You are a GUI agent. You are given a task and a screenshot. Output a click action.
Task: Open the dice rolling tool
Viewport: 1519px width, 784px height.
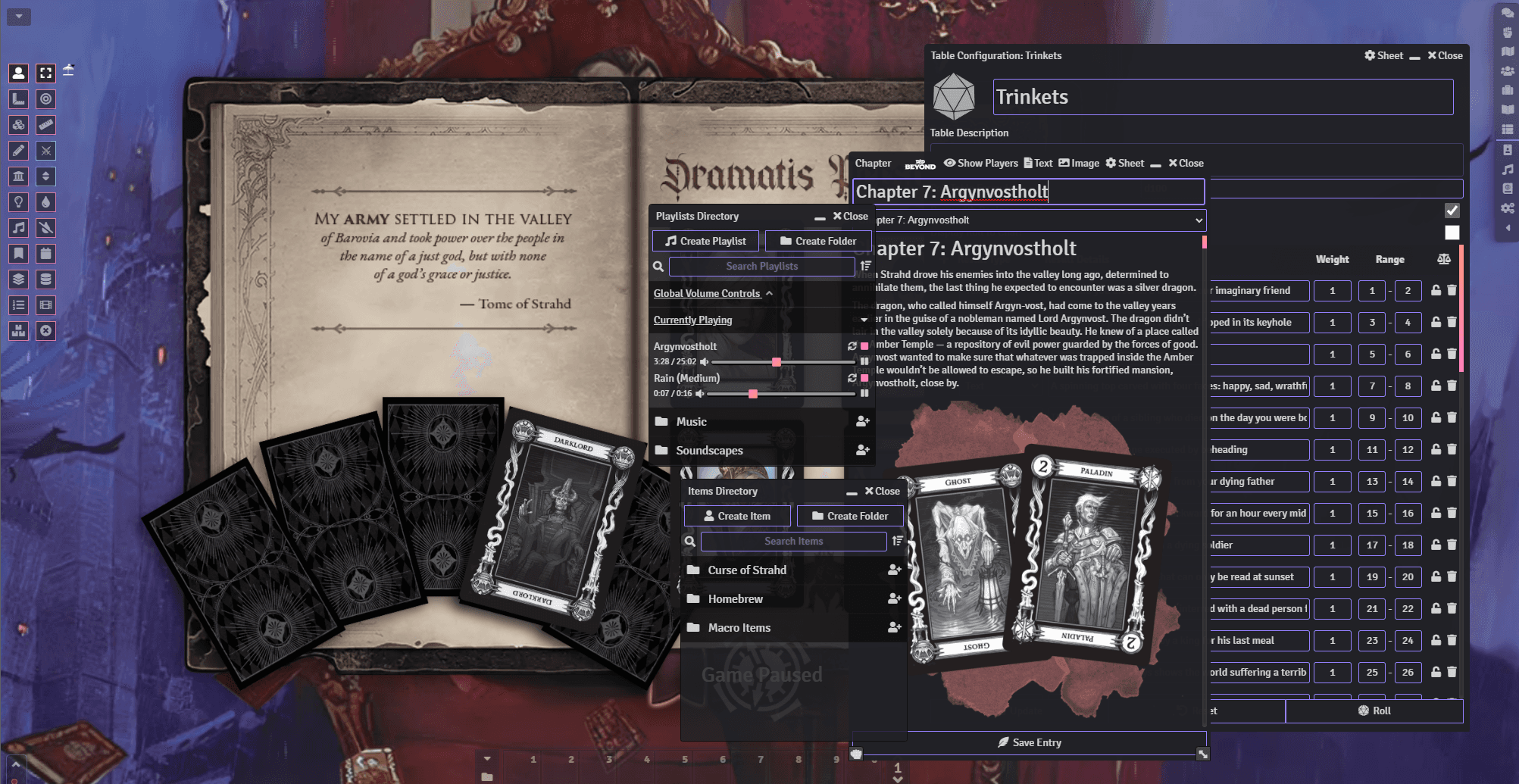(x=17, y=124)
